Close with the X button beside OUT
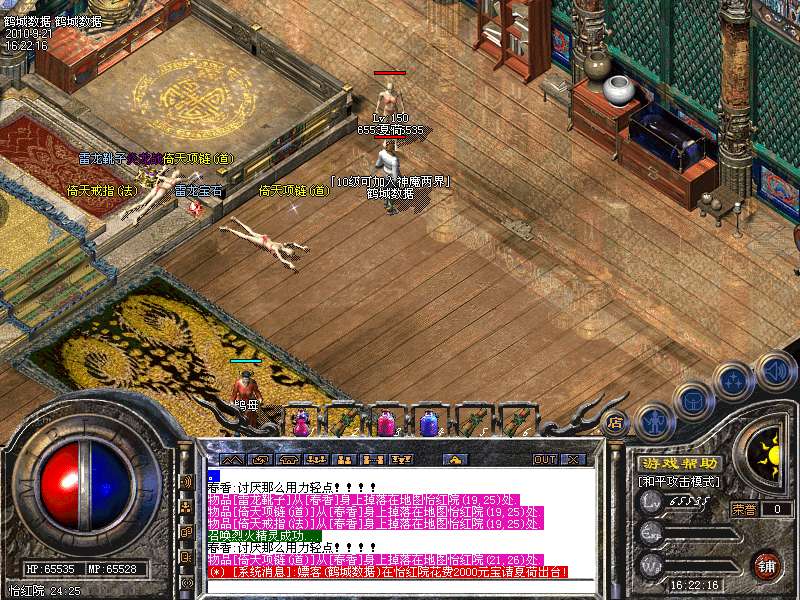The width and height of the screenshot is (800, 600). click(573, 459)
